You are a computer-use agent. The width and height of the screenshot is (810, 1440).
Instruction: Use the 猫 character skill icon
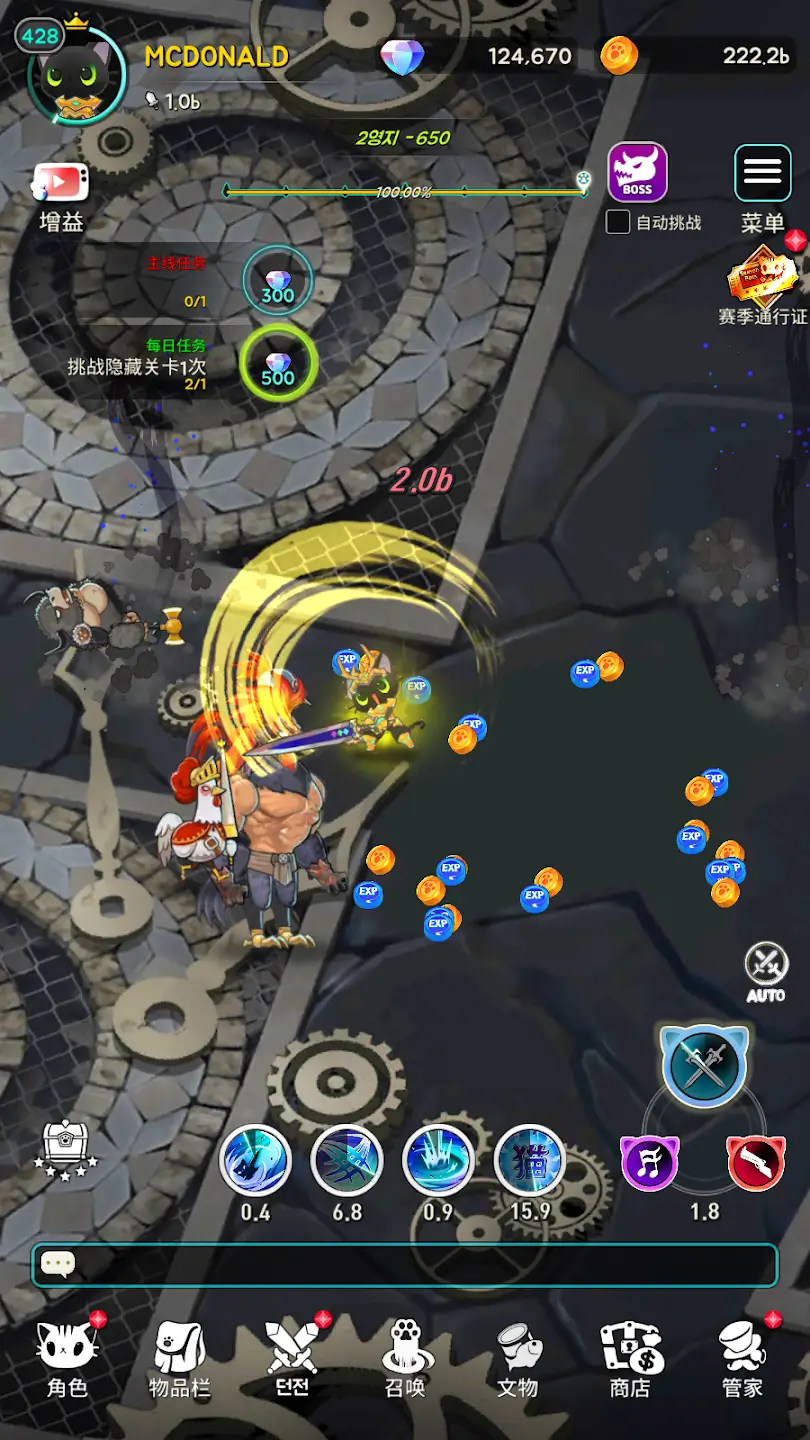(x=529, y=1161)
